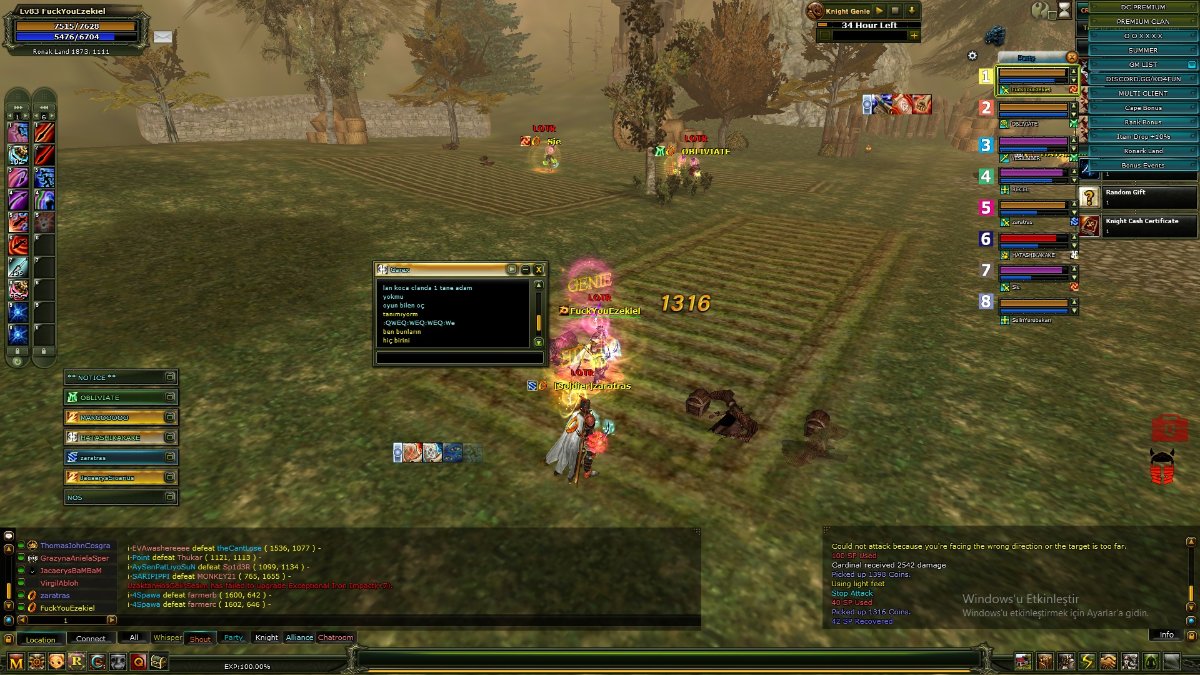This screenshot has height=675, width=1200.
Task: Select the Party chat tab
Action: pyautogui.click(x=233, y=638)
